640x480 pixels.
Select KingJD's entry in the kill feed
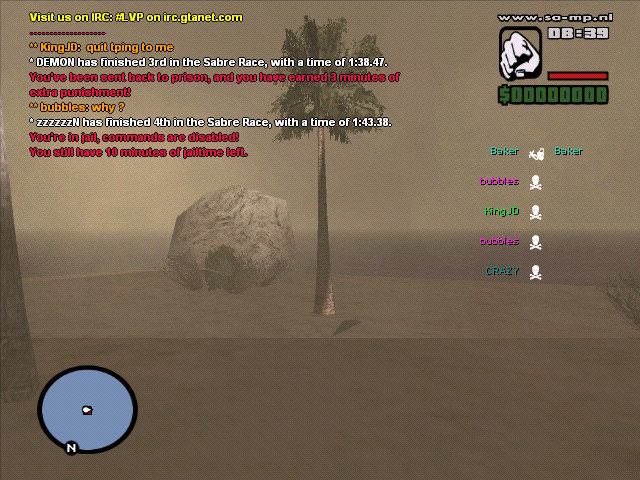pyautogui.click(x=513, y=212)
